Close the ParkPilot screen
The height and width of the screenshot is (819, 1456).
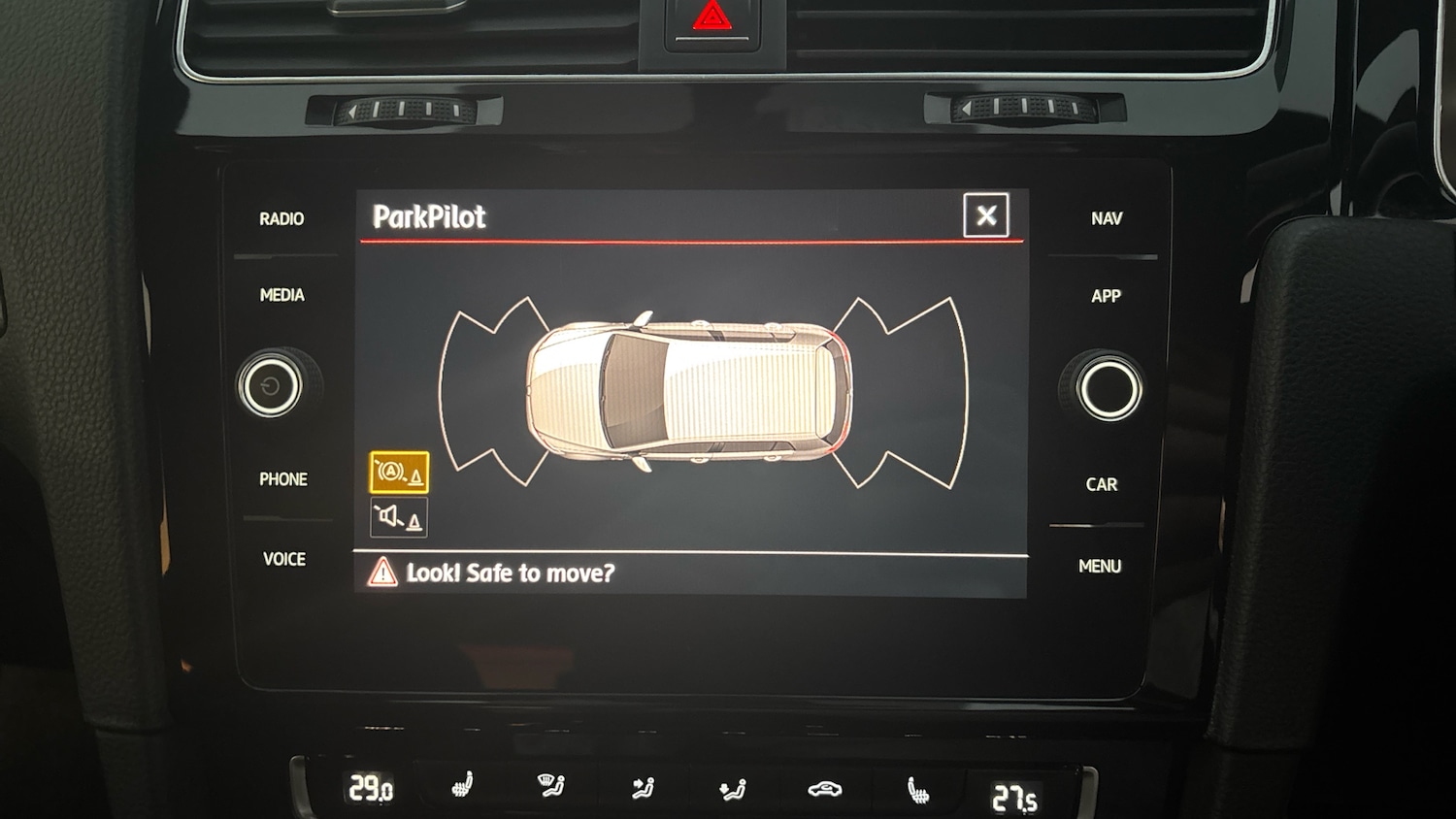click(x=985, y=215)
